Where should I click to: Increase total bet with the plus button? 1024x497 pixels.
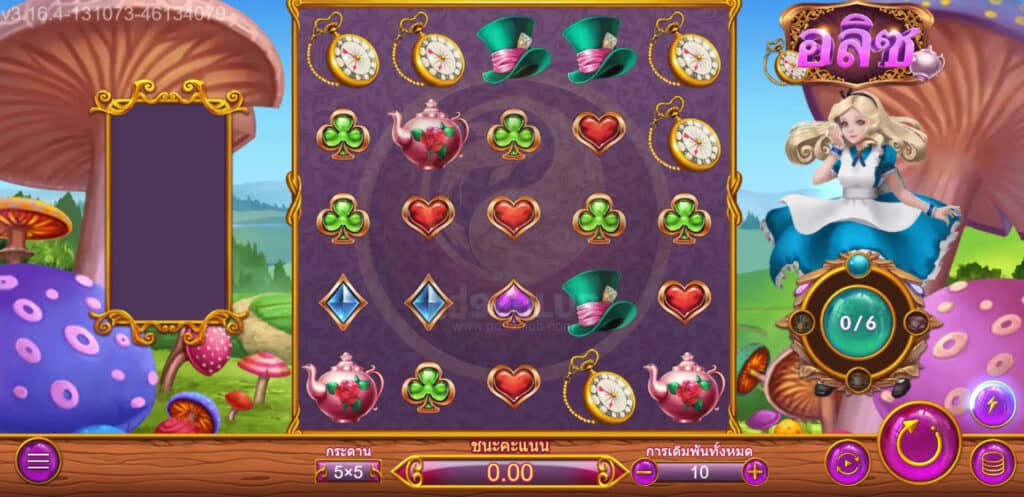[755, 472]
